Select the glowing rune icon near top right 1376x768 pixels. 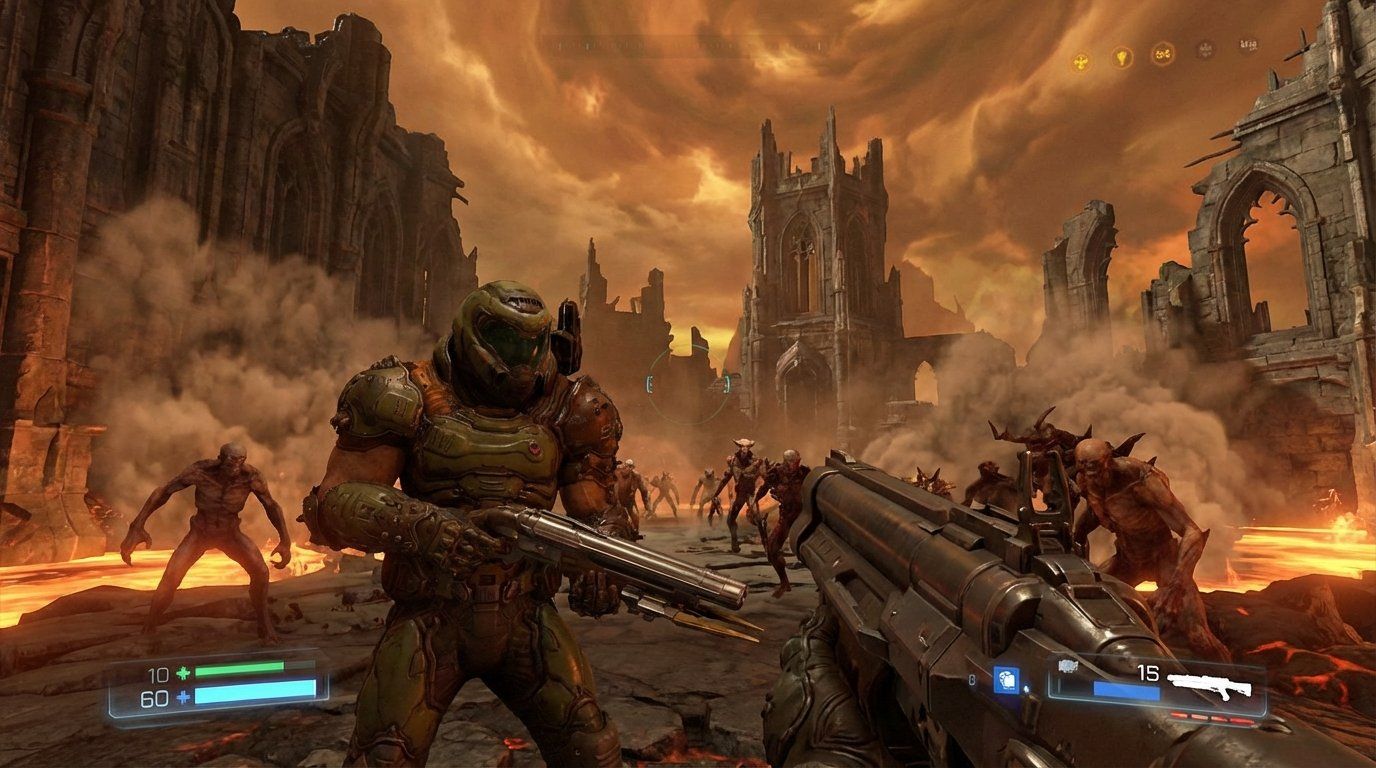click(1161, 53)
